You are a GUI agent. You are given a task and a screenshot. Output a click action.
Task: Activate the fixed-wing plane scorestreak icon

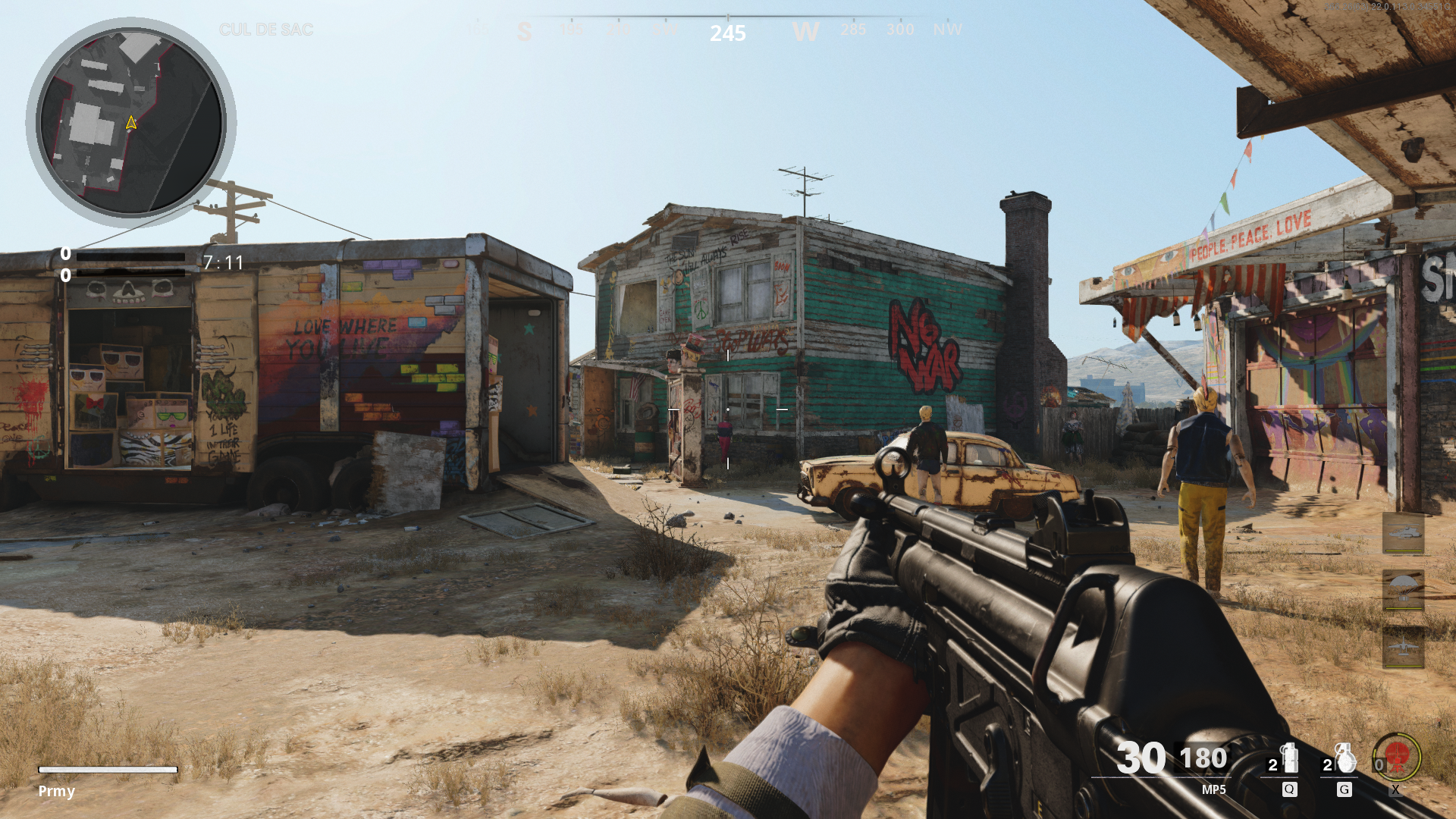tap(1403, 647)
